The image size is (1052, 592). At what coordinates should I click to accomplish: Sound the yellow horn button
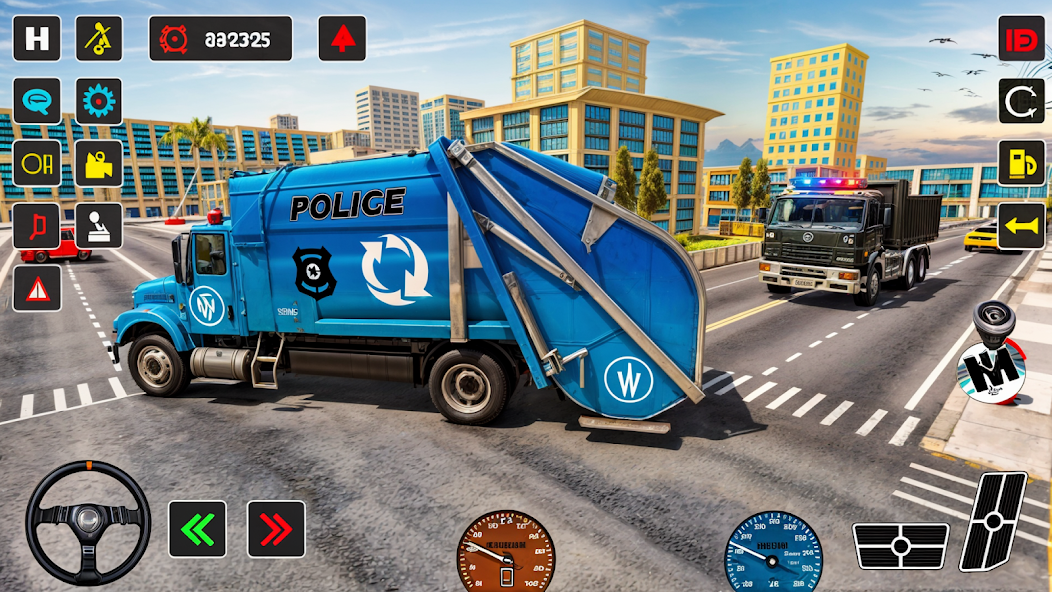(x=1021, y=226)
